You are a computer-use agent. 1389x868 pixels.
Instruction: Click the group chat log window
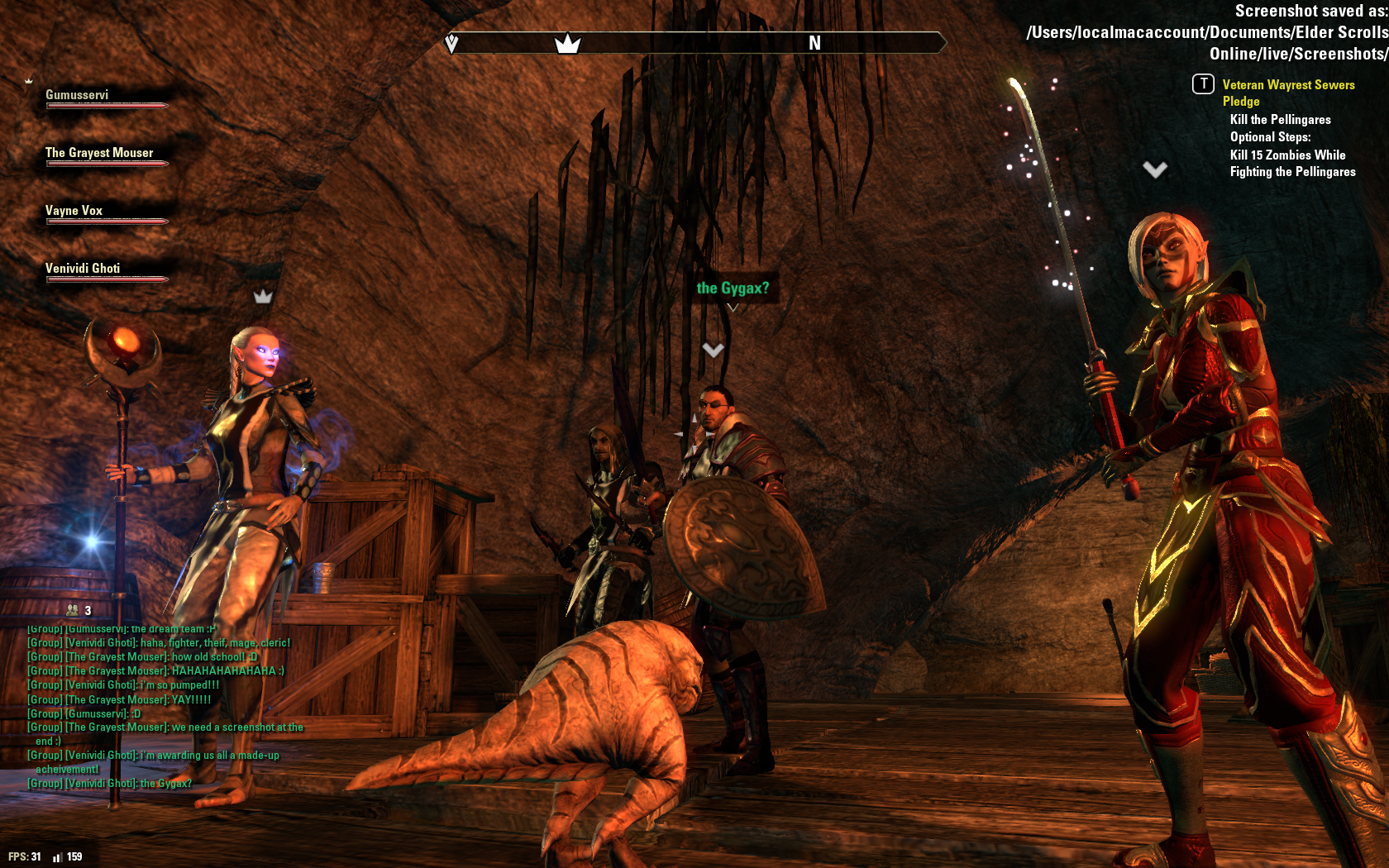165,706
